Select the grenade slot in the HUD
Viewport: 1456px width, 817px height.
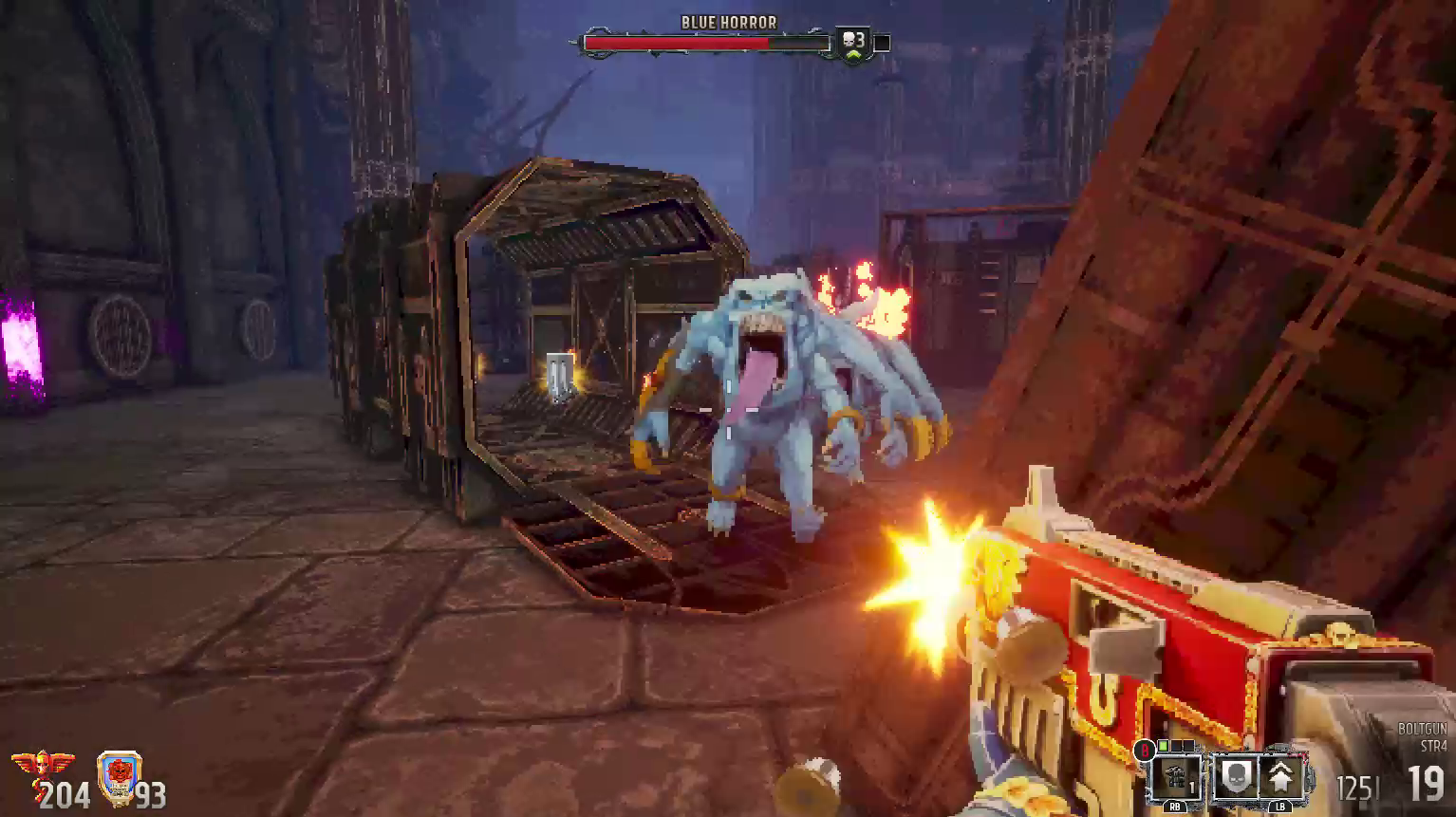1175,777
